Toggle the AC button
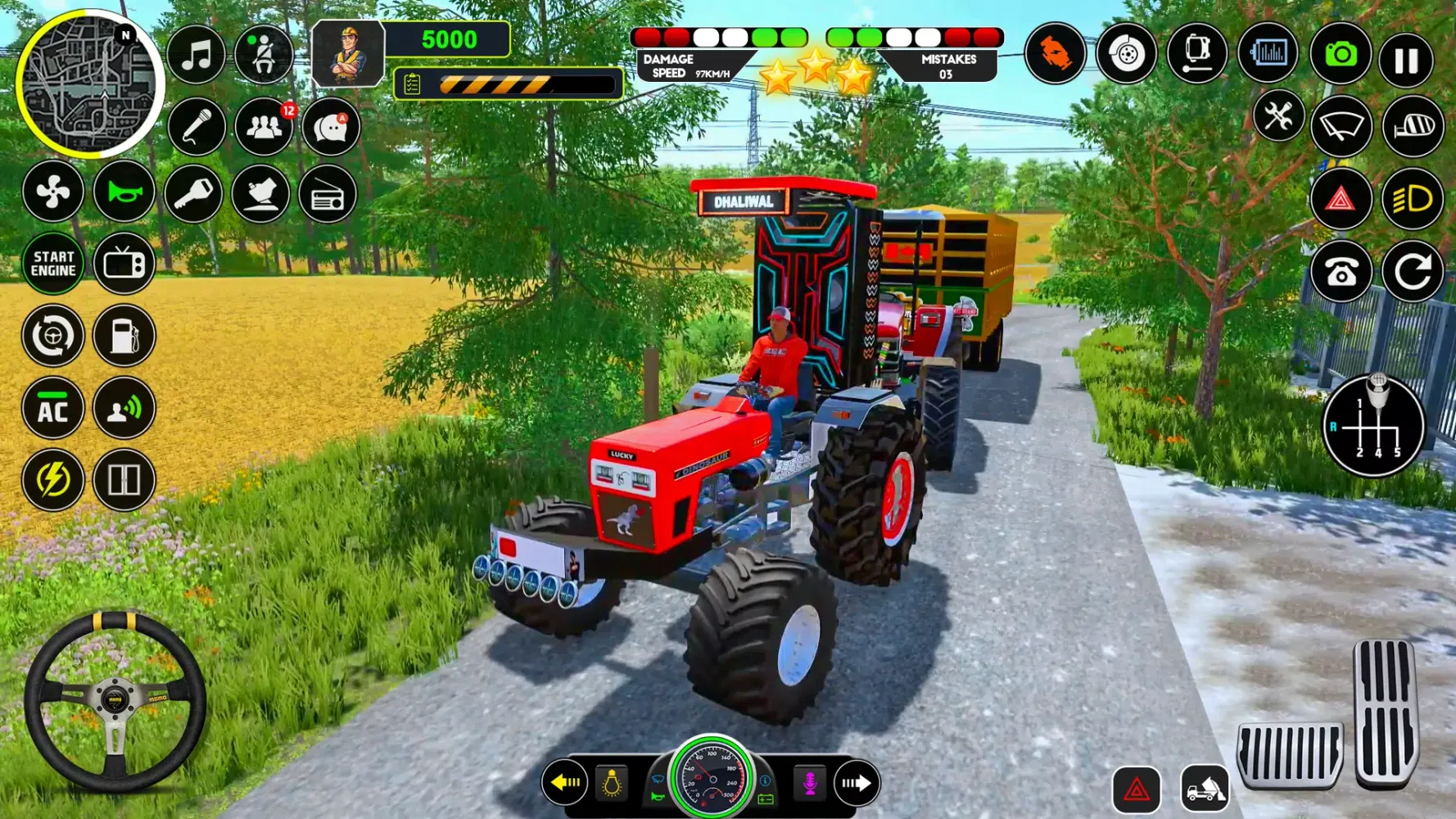Viewport: 1456px width, 819px height. (53, 409)
